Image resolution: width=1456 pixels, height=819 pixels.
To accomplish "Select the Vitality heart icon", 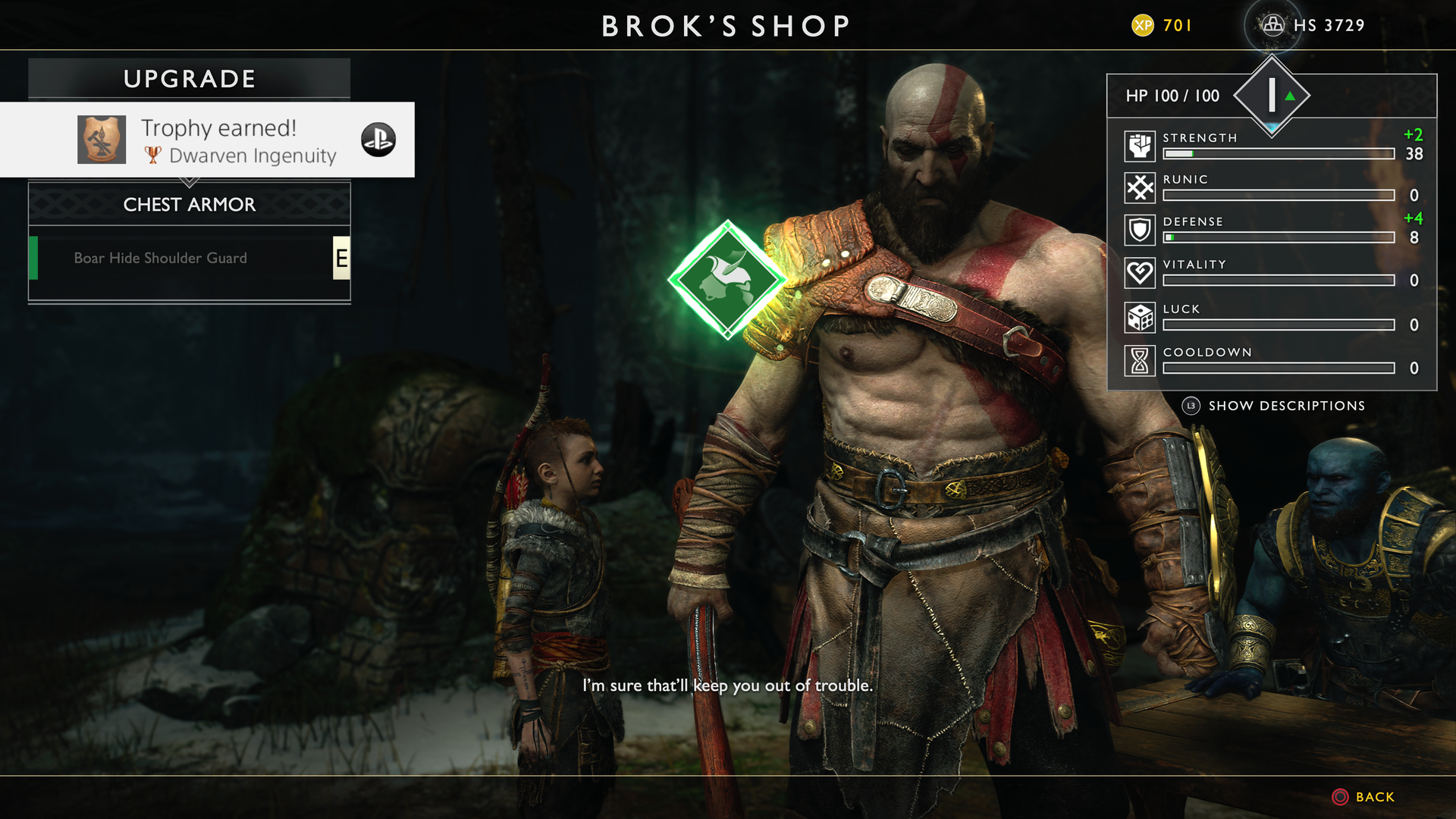I will tap(1140, 272).
